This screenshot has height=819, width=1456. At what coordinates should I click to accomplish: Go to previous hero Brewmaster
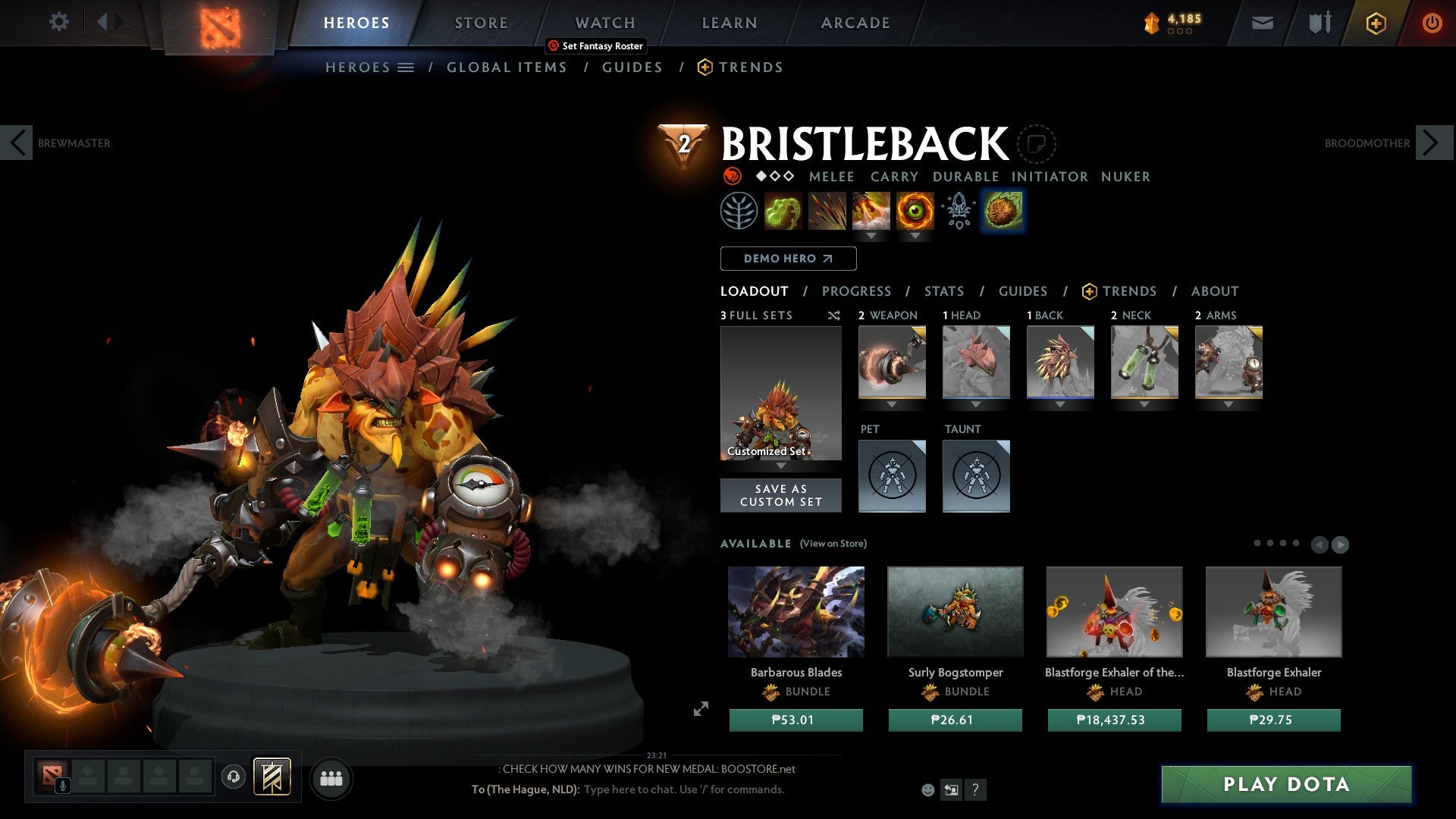coord(17,143)
